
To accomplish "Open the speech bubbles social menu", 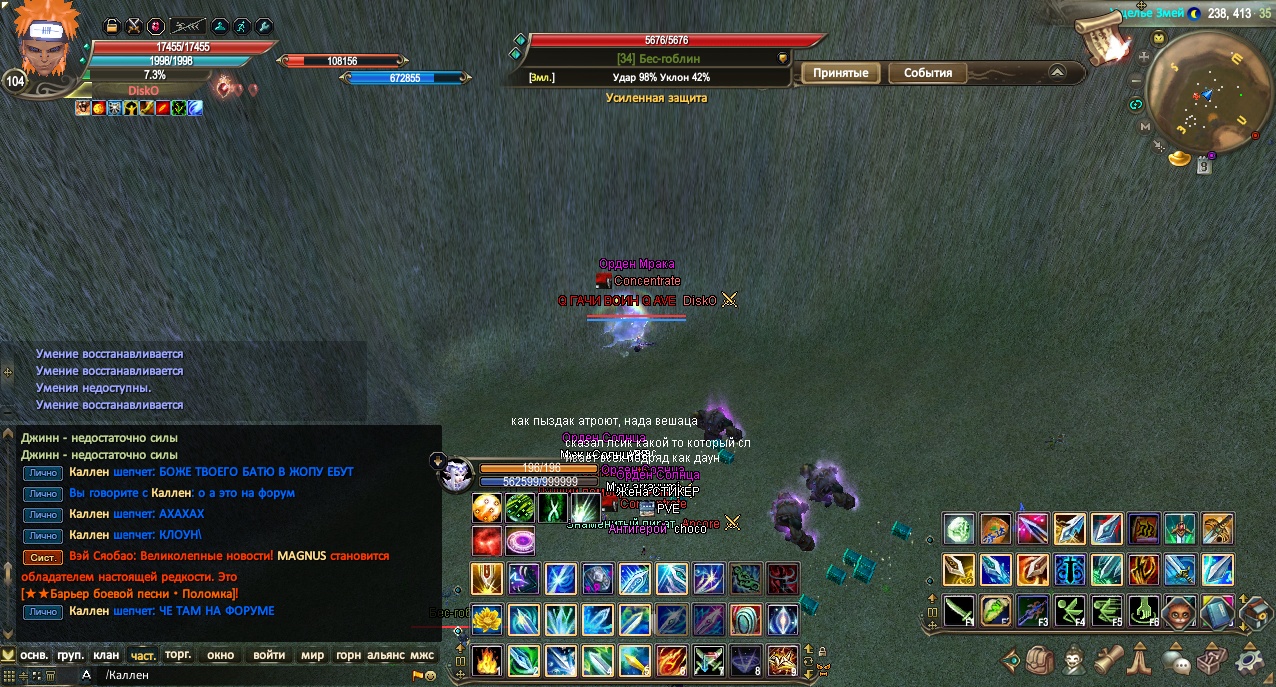I will pos(1176,660).
